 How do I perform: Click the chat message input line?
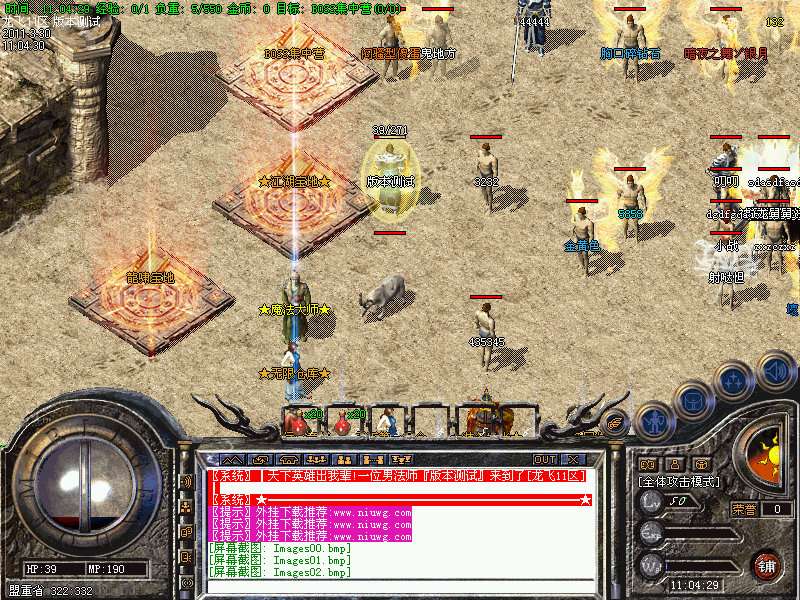pyautogui.click(x=400, y=587)
